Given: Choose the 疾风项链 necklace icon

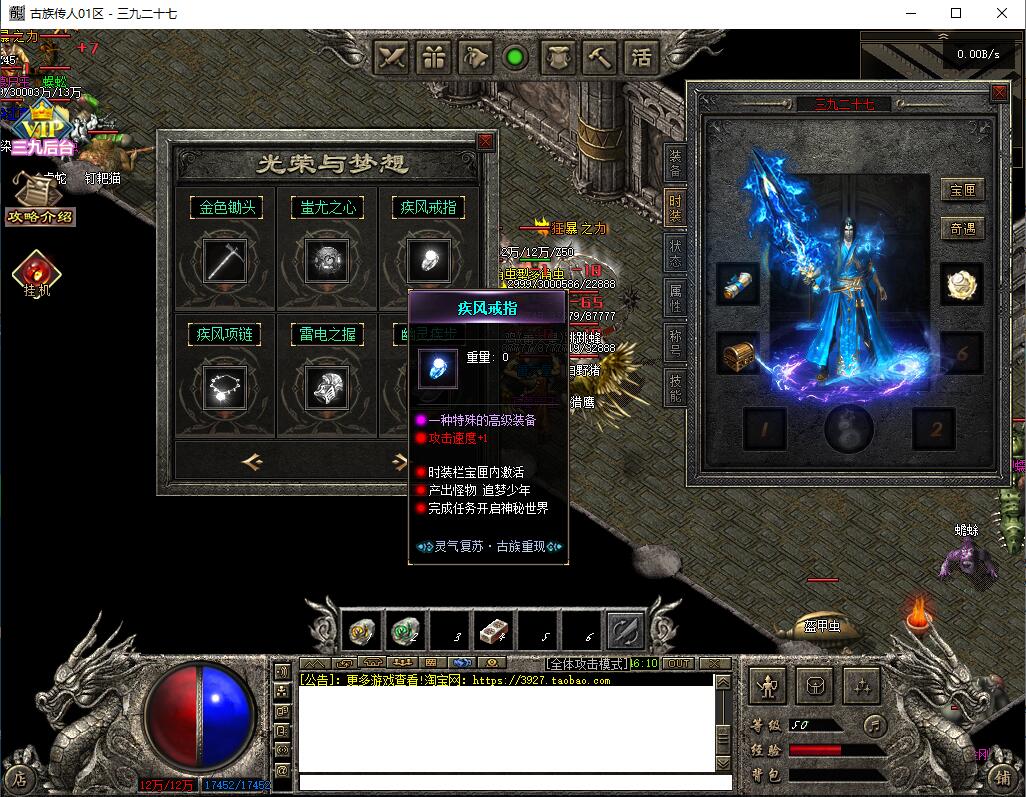Looking at the screenshot, I should pos(227,385).
